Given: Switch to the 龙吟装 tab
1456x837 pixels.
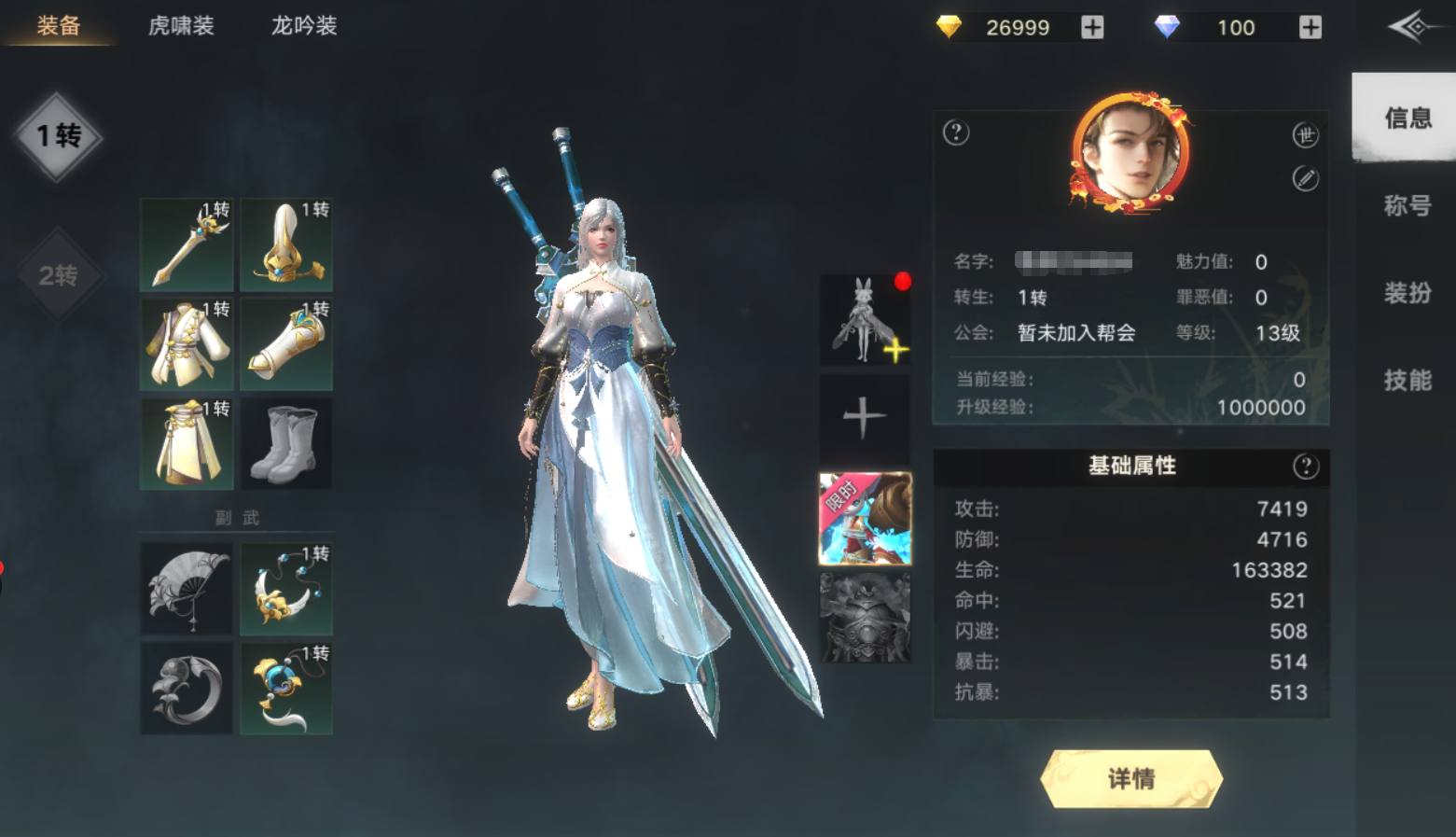Looking at the screenshot, I should pos(302,26).
